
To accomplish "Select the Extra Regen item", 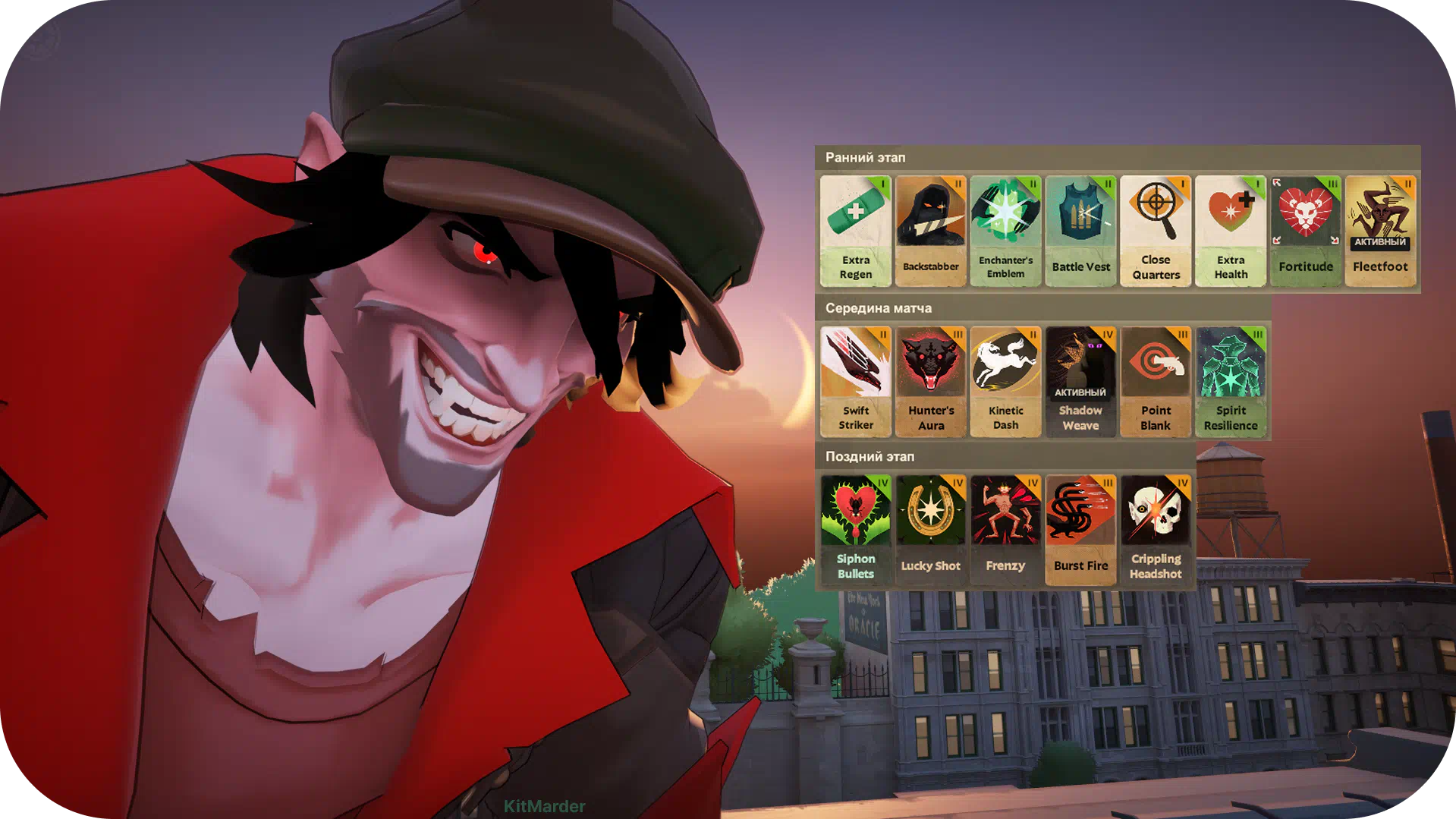I will tap(855, 231).
